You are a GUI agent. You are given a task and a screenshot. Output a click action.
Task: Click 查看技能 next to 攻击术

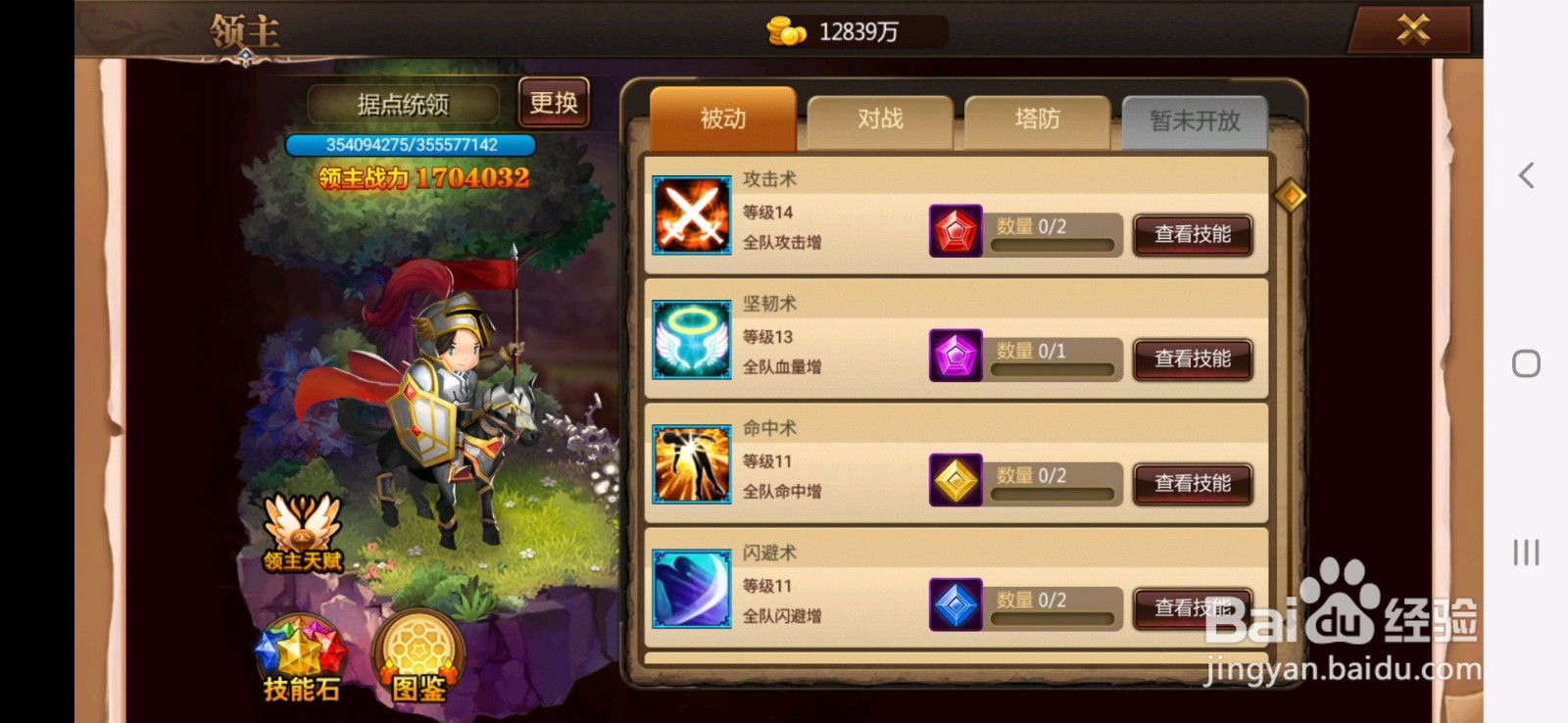1193,235
